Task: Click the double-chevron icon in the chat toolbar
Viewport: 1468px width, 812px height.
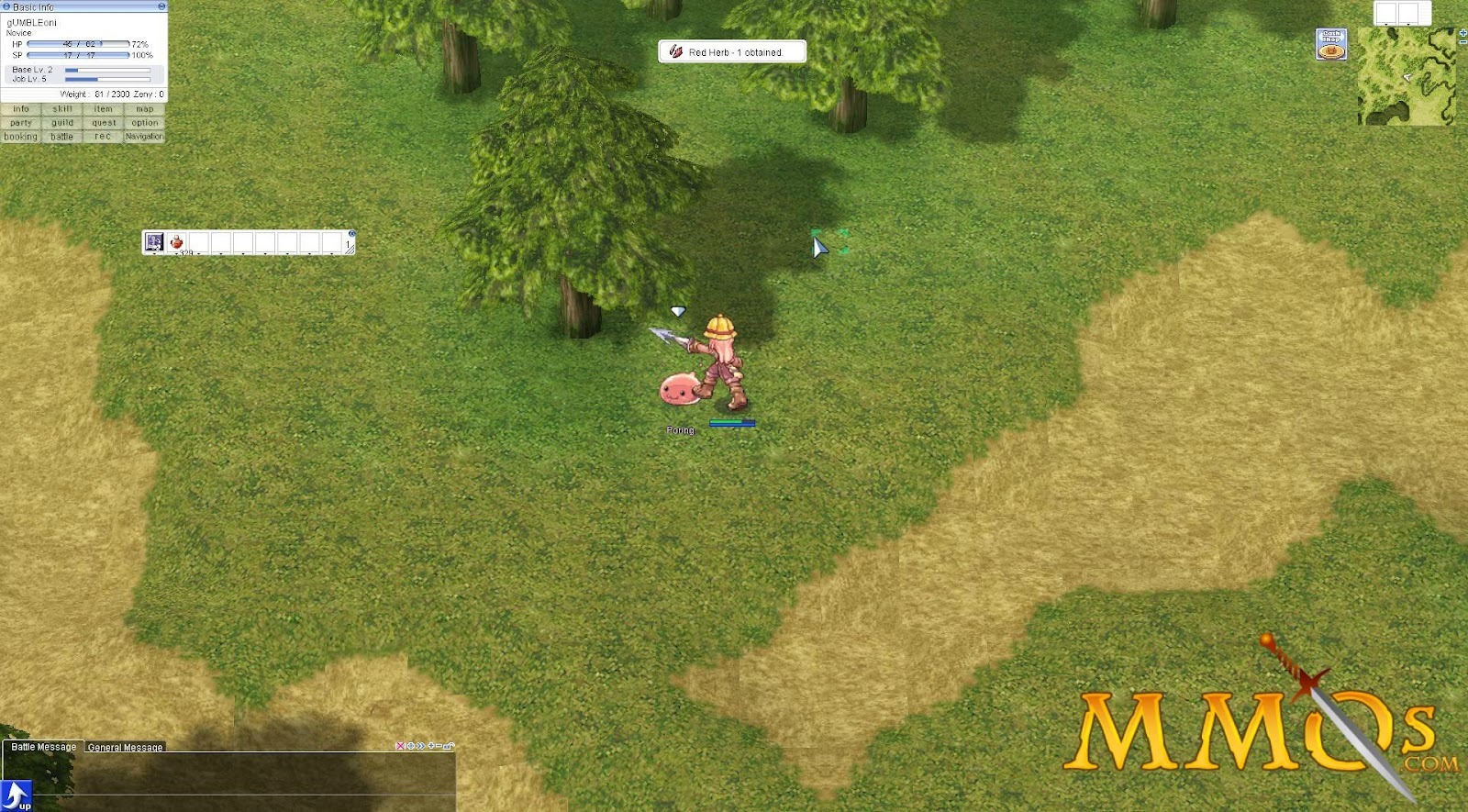Action: pyautogui.click(x=420, y=747)
